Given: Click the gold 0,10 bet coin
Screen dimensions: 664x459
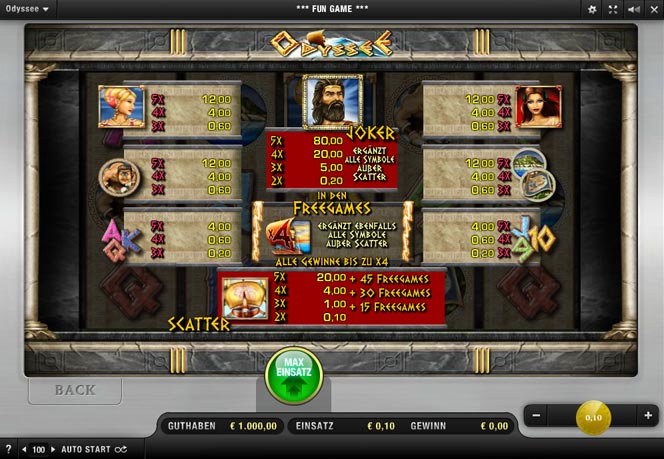Looking at the screenshot, I should click(x=593, y=416).
